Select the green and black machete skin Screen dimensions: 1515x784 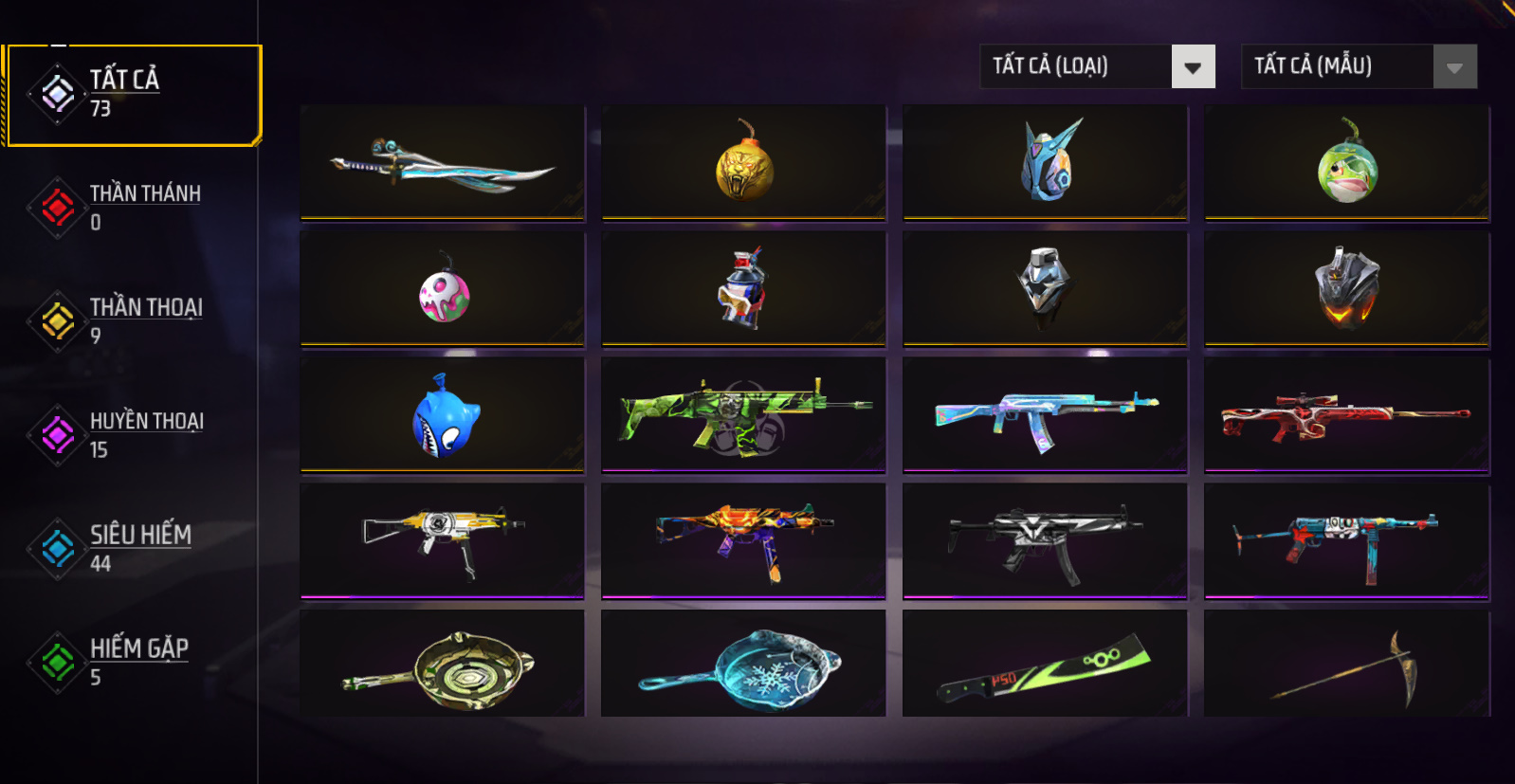click(x=1045, y=665)
